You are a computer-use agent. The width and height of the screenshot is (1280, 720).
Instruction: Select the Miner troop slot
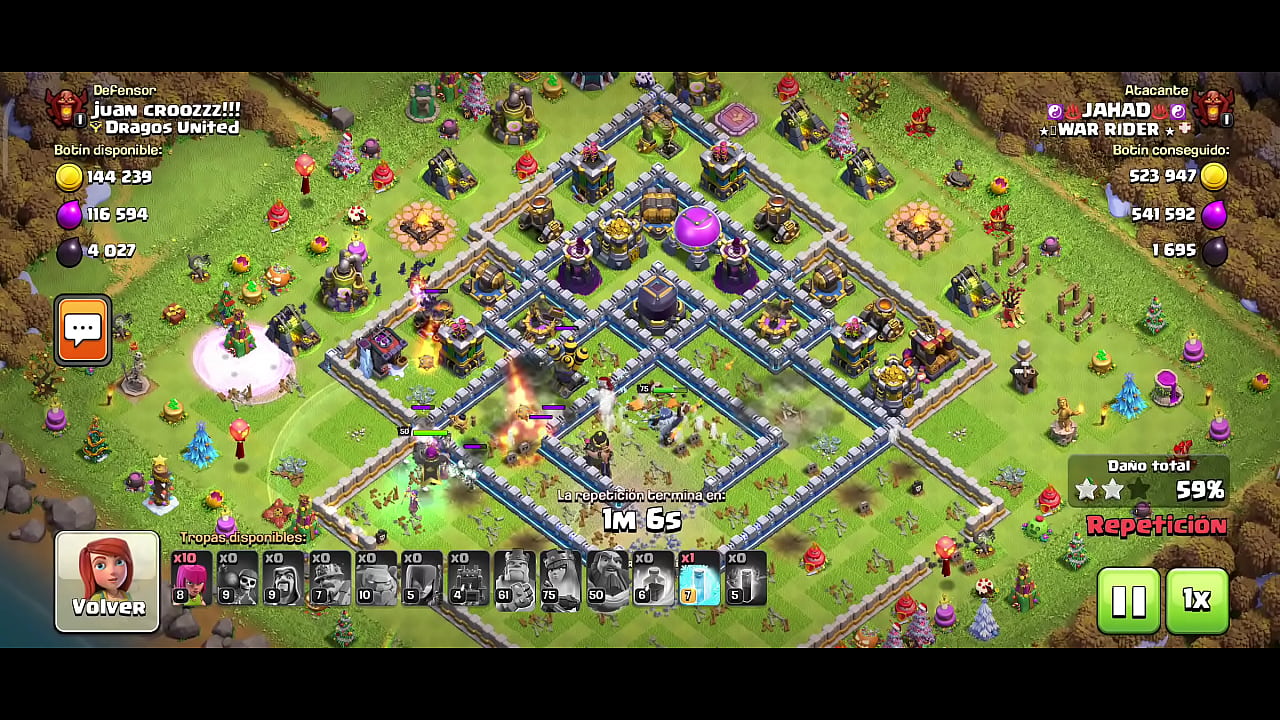click(329, 579)
